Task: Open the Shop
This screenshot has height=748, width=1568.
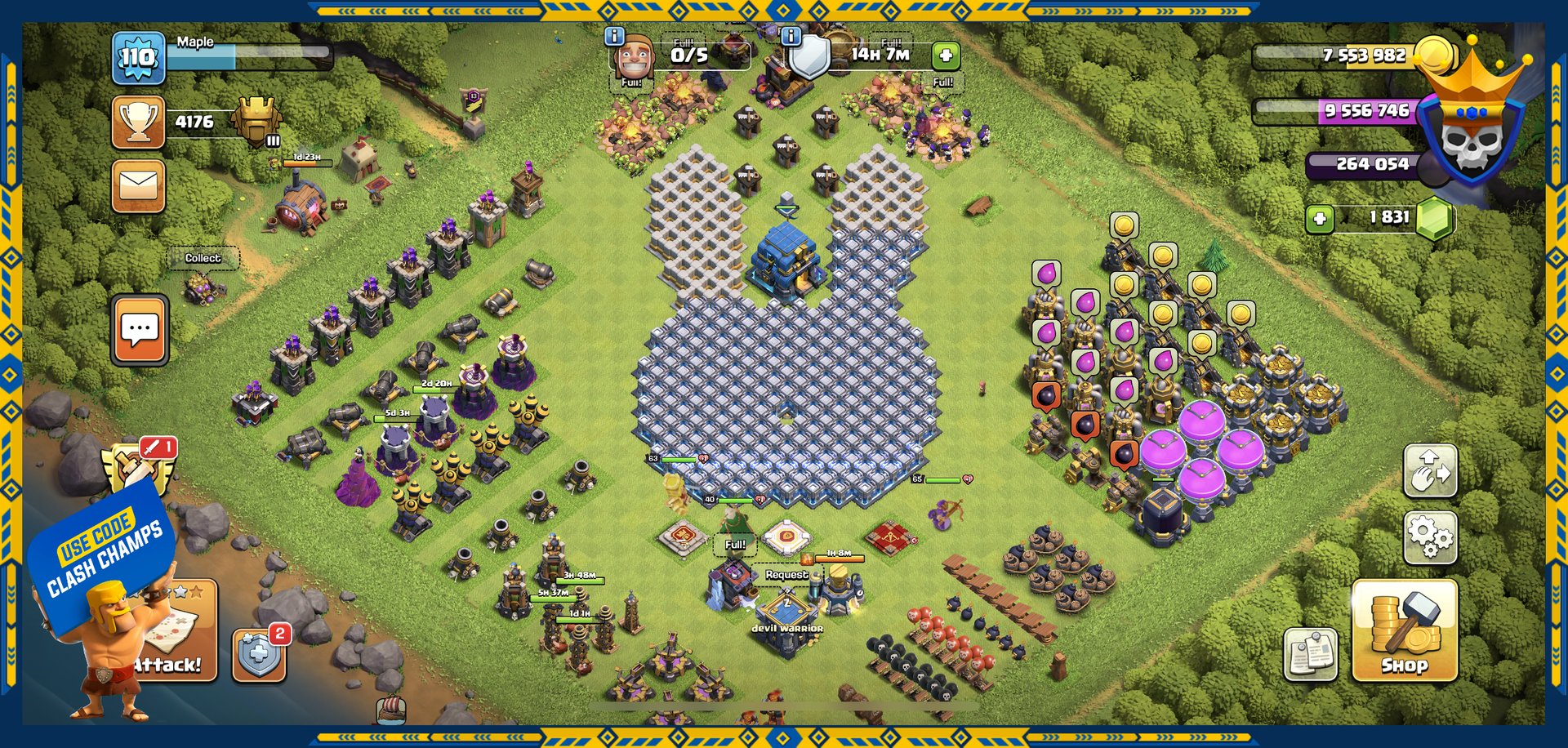Action: click(1404, 630)
